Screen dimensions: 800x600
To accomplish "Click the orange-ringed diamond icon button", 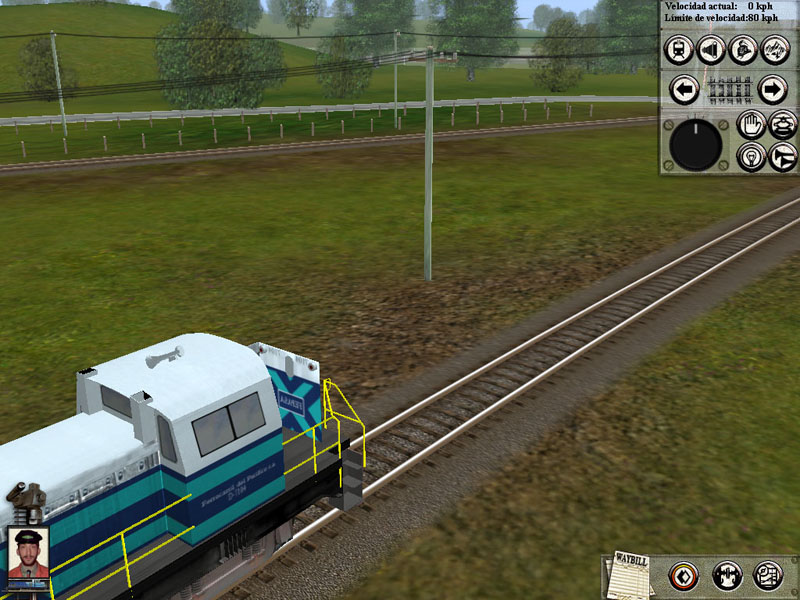I will click(683, 574).
